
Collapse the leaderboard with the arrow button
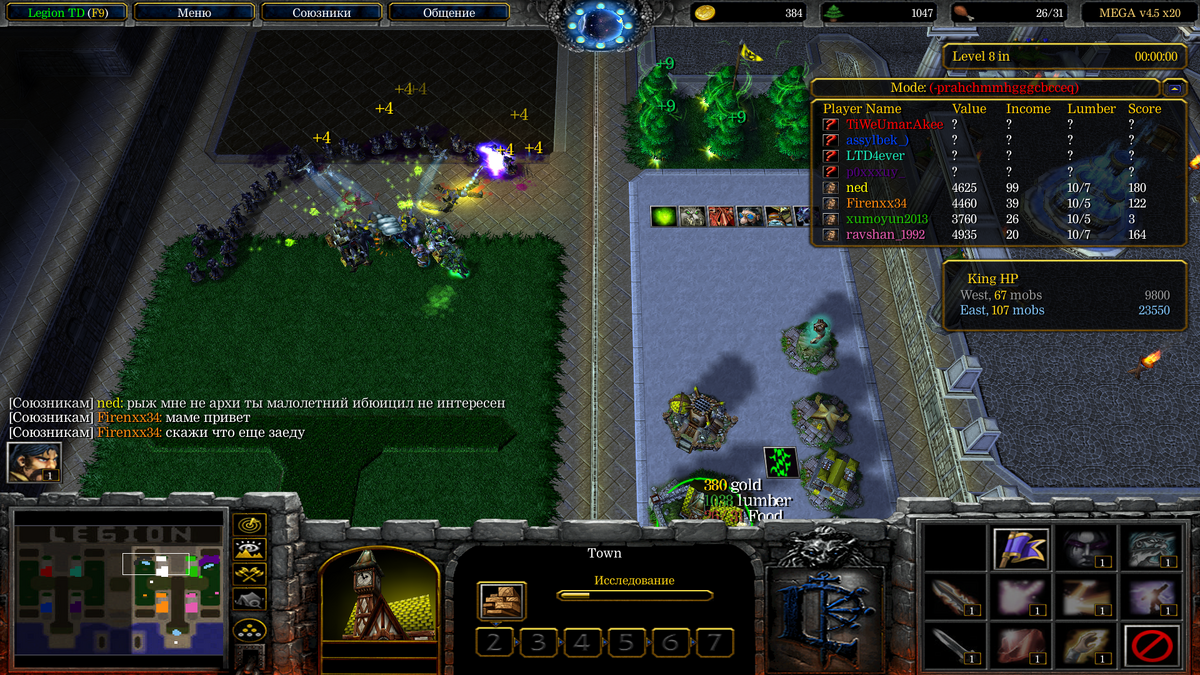click(x=1176, y=87)
